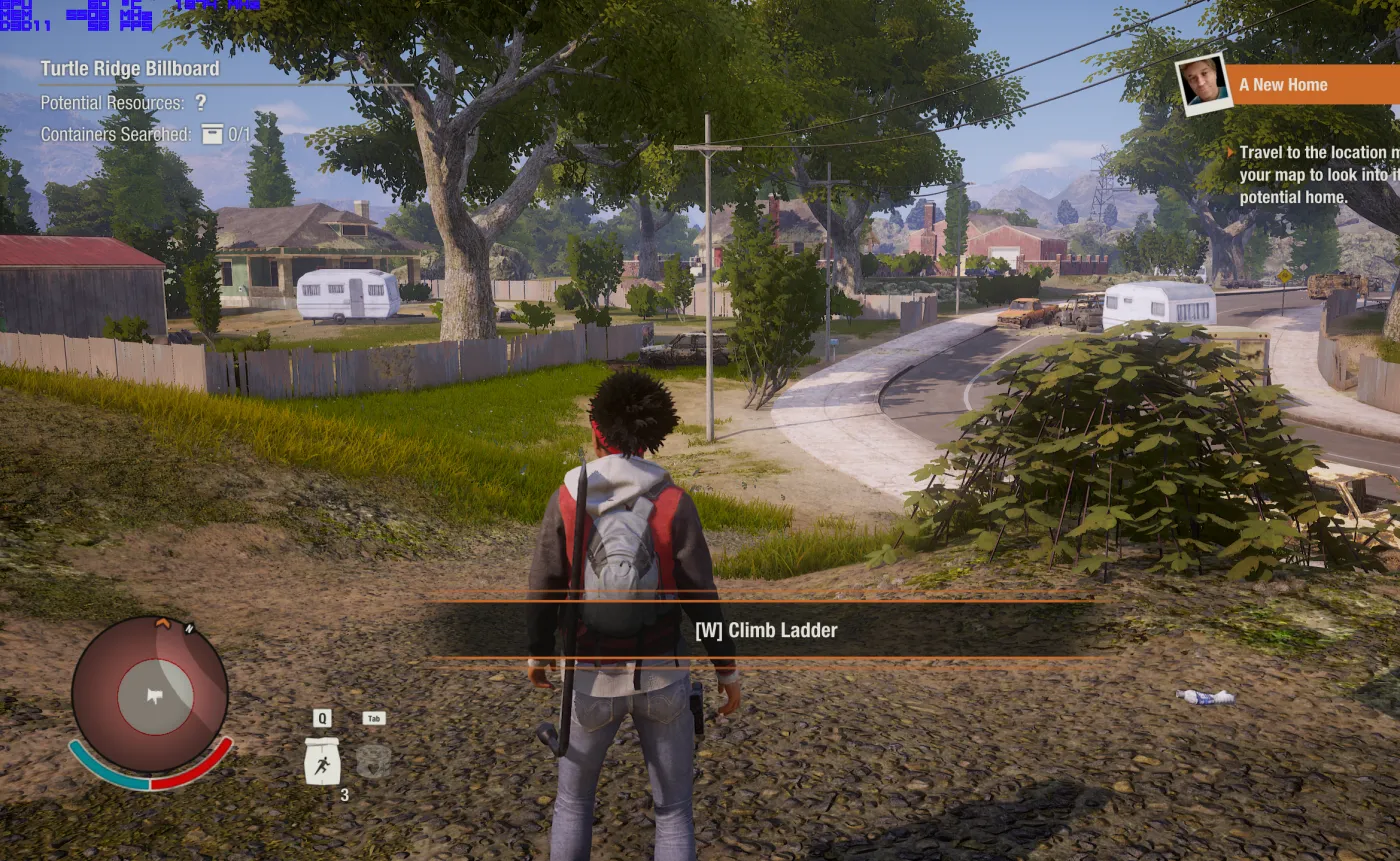Click the Tab key prompt above the food can
The height and width of the screenshot is (861, 1400).
[x=371, y=717]
